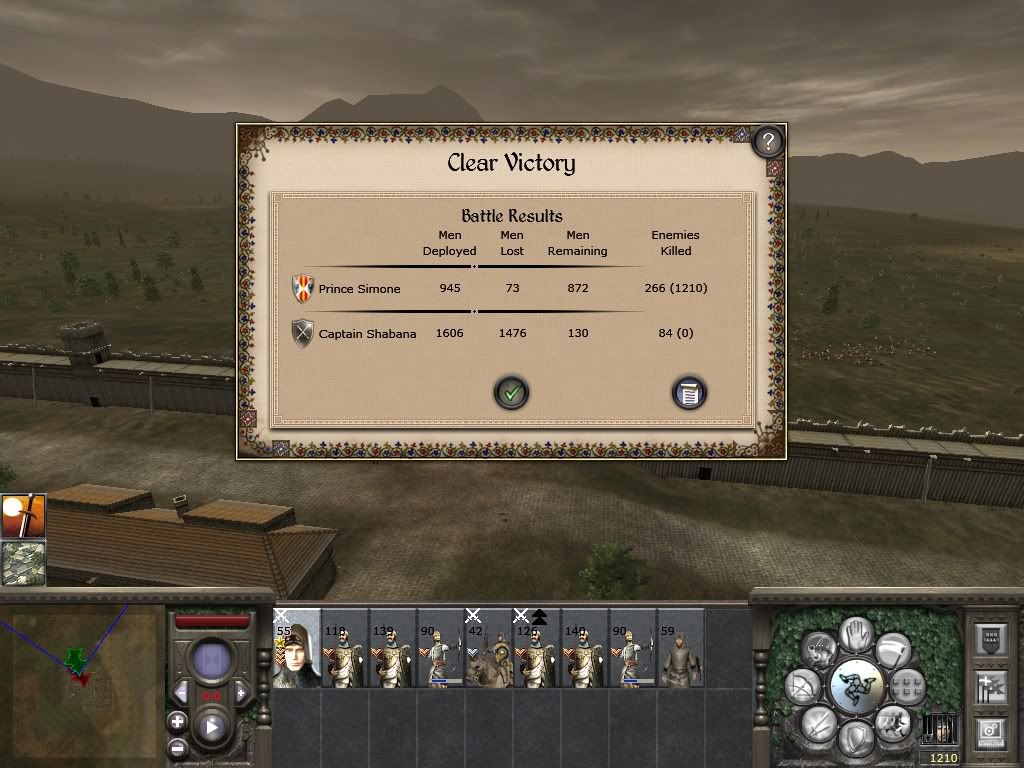Screen dimensions: 1024x768
Task: Open the game options gear menu button
Action: 991,732
